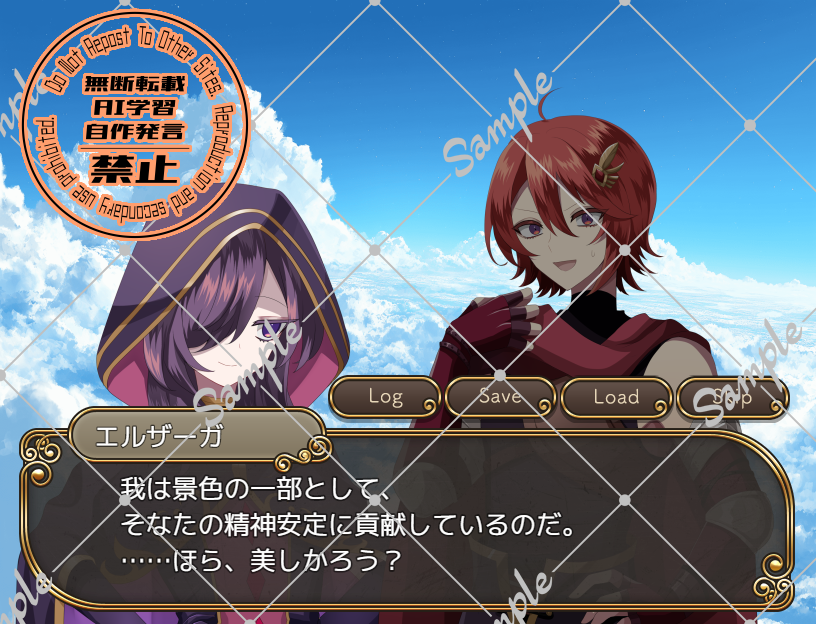Click the Save button
Viewport: 816px width, 624px height.
(x=500, y=397)
